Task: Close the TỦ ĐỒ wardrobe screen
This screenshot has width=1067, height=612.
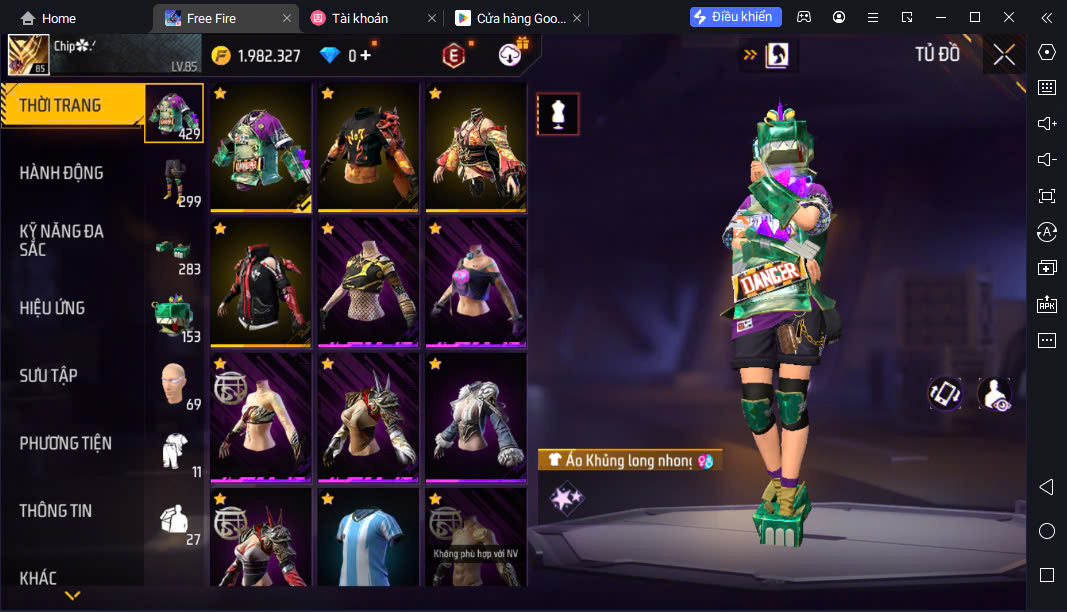Action: pyautogui.click(x=1004, y=55)
